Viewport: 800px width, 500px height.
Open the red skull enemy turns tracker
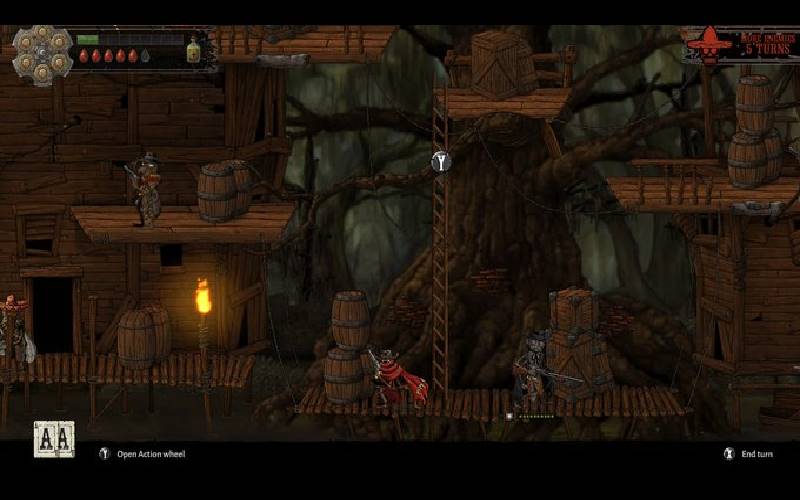[741, 46]
